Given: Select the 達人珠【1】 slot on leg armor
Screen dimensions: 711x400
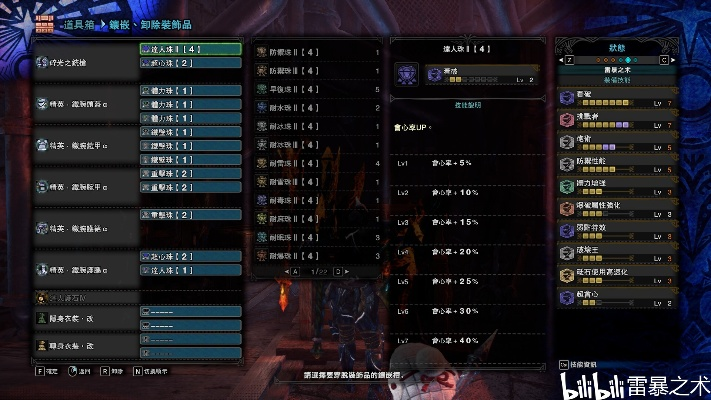Looking at the screenshot, I should [x=190, y=270].
